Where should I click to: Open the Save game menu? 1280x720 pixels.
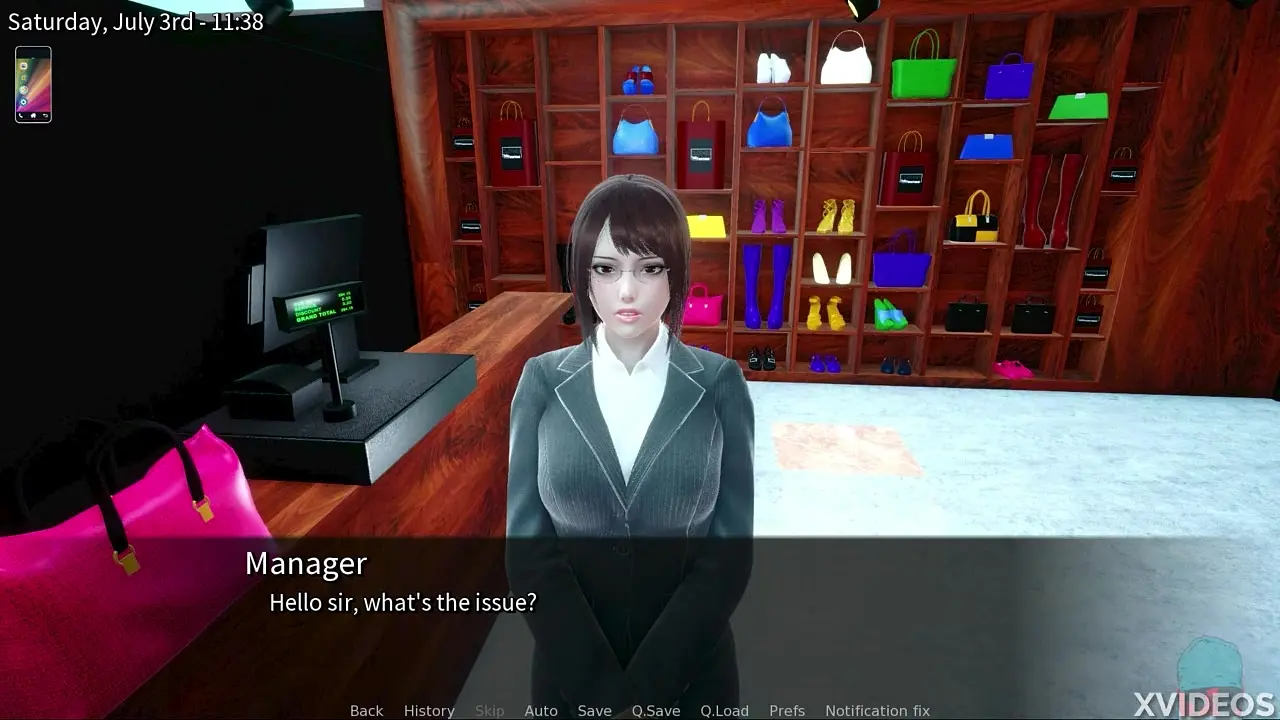click(594, 710)
